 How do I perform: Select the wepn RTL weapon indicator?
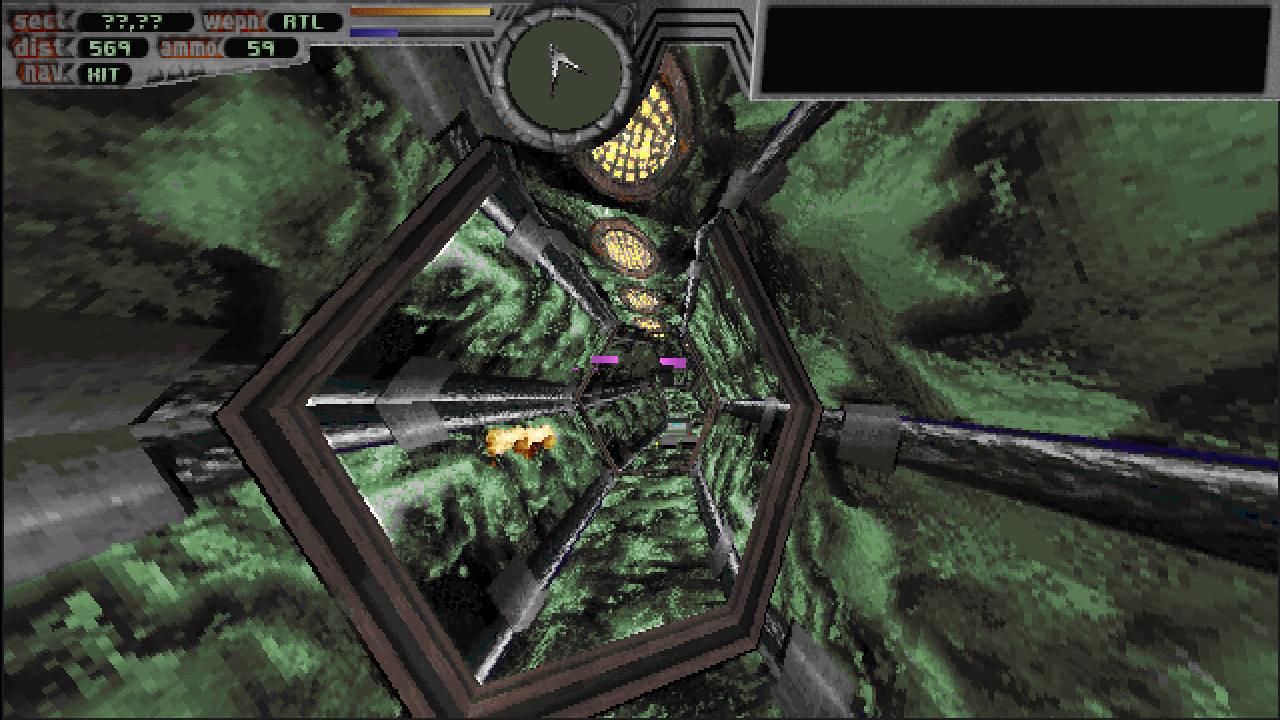301,18
